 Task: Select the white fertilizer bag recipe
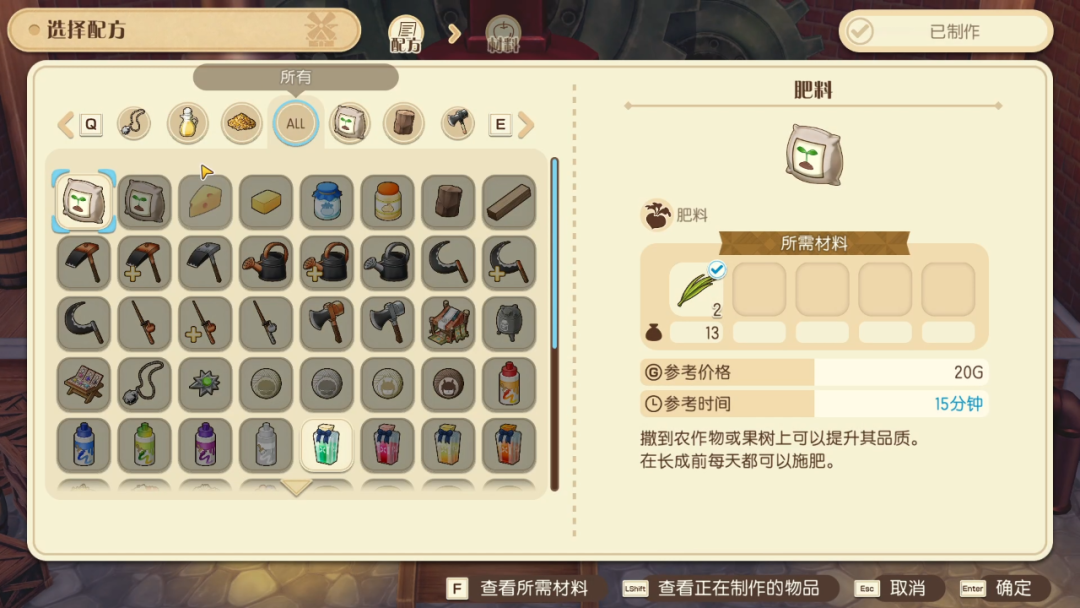coord(84,201)
